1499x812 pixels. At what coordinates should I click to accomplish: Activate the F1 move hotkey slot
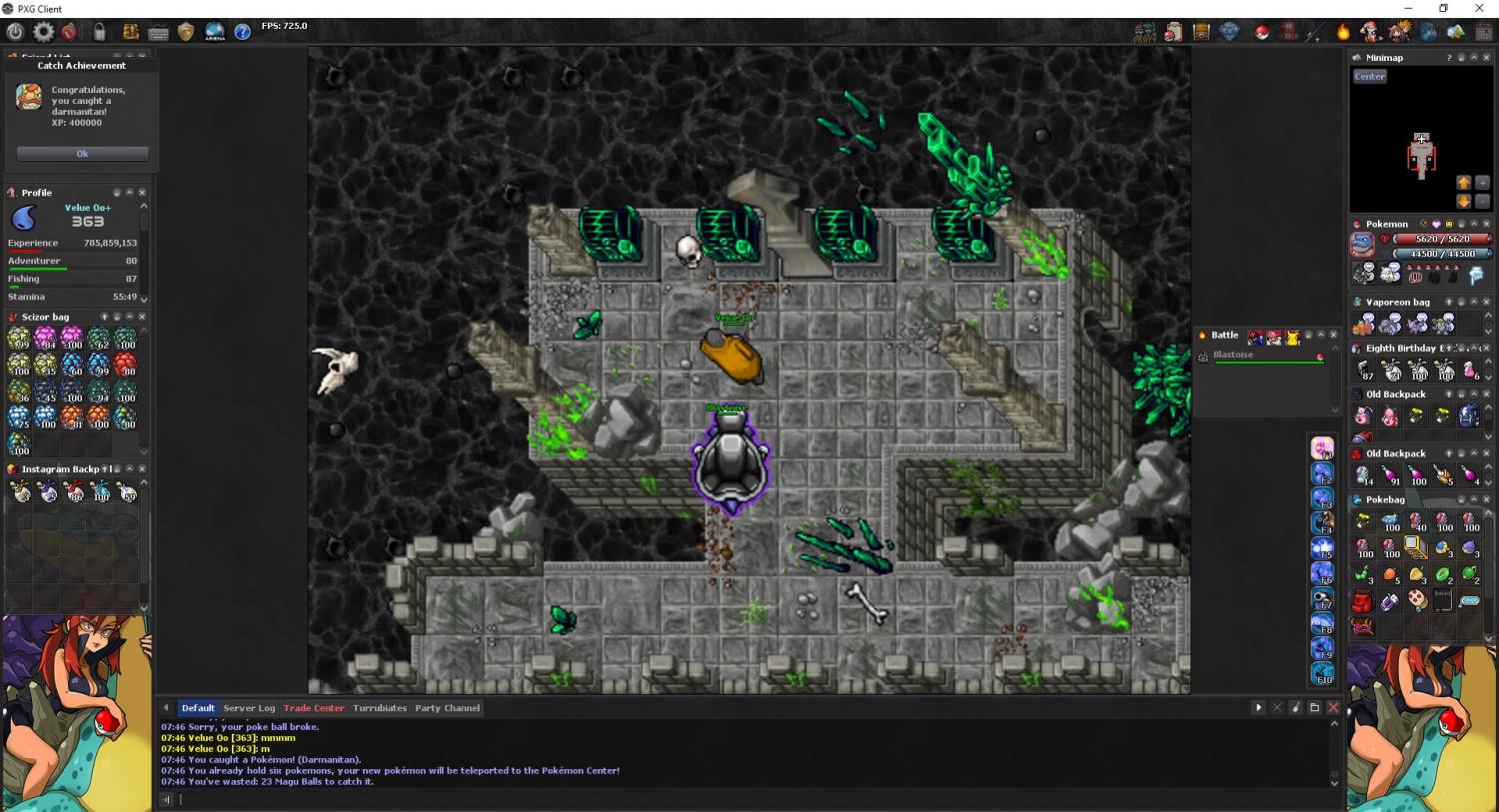(1322, 448)
